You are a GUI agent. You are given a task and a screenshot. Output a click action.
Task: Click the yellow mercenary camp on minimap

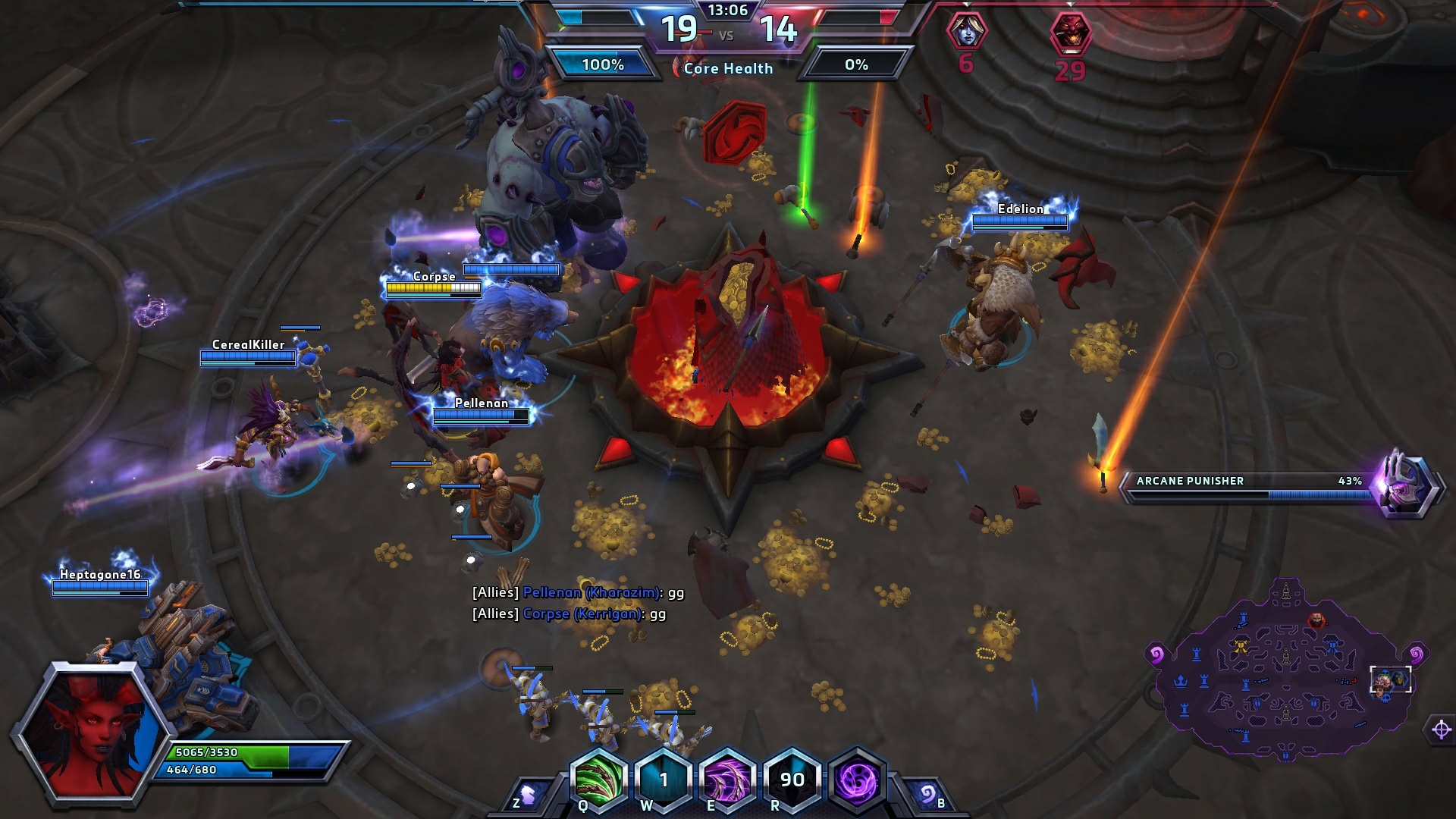click(1241, 646)
